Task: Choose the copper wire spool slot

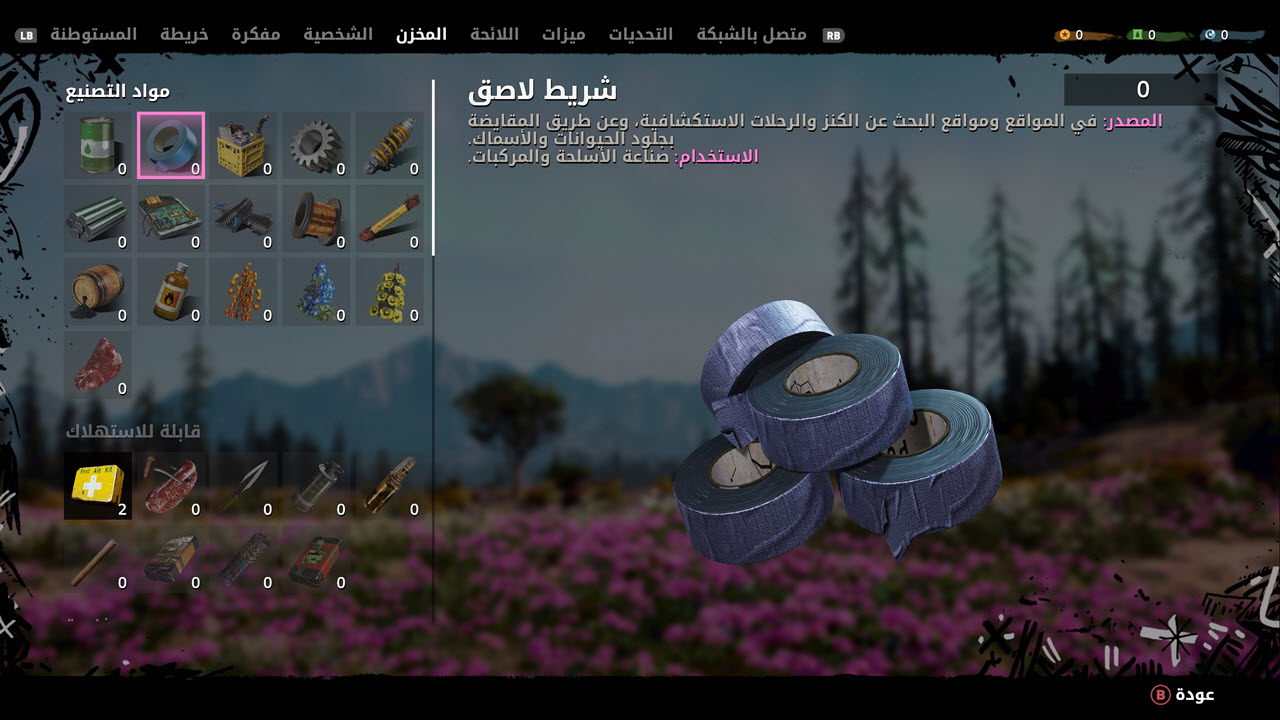Action: coord(317,219)
